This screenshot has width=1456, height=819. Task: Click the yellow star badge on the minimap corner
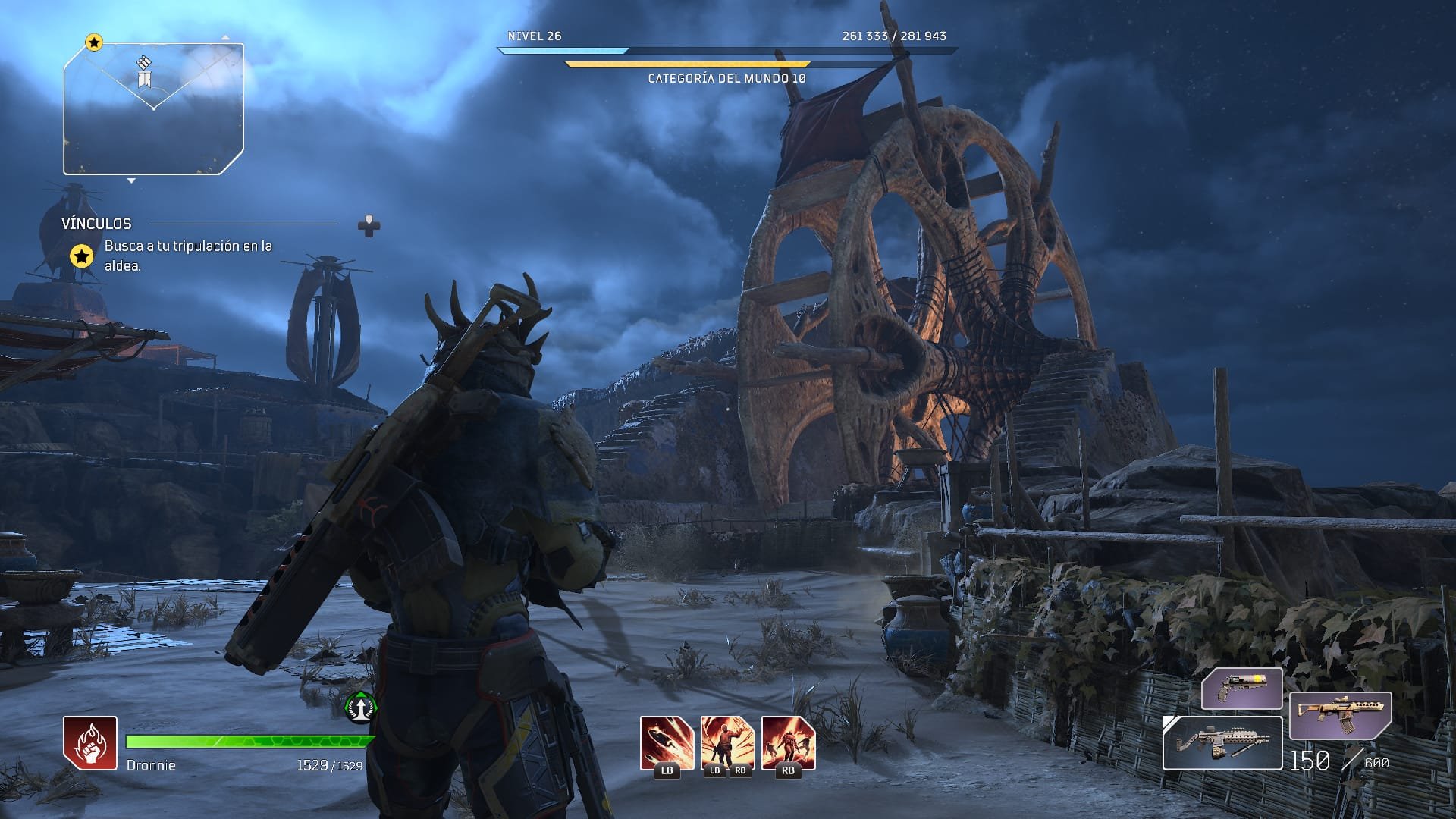pyautogui.click(x=93, y=42)
